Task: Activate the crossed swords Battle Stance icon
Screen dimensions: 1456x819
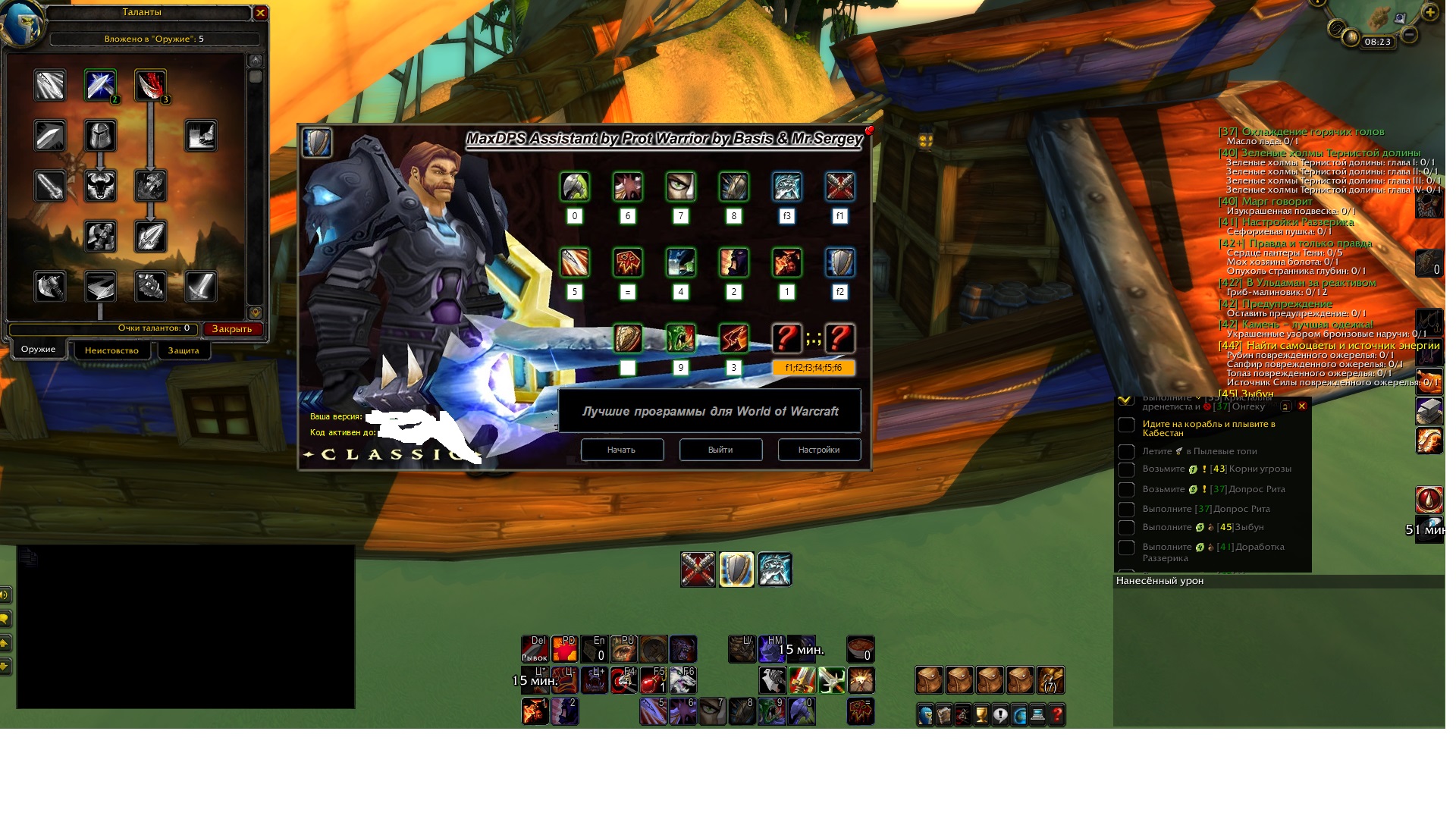Action: click(698, 570)
